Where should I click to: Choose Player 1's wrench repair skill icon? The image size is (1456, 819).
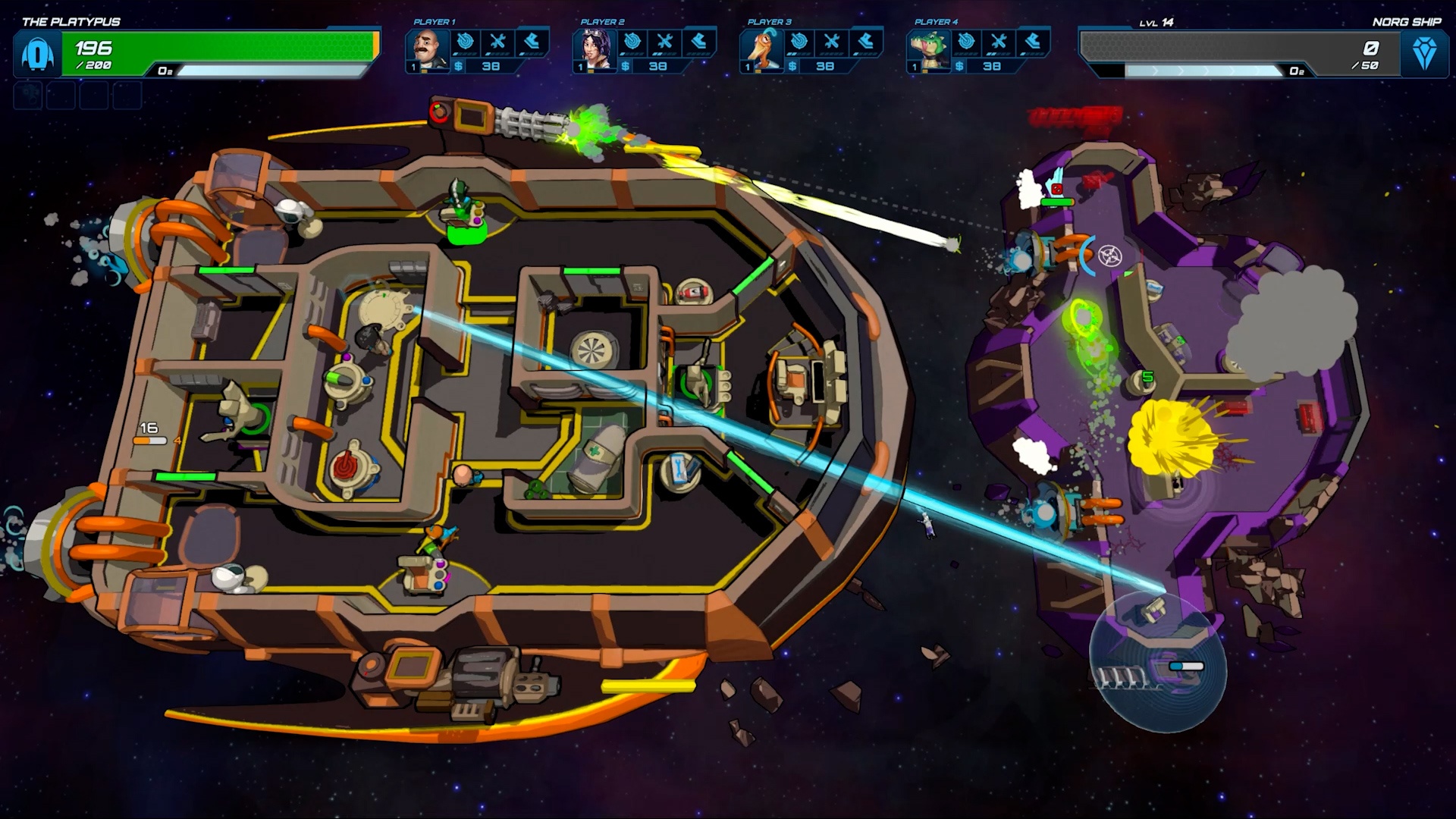[498, 42]
